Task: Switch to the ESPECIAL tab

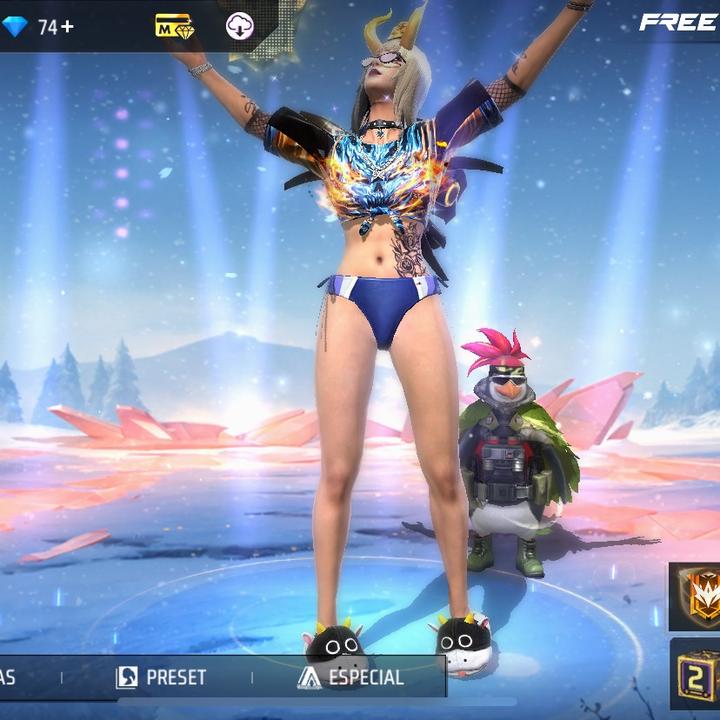Action: pos(351,677)
